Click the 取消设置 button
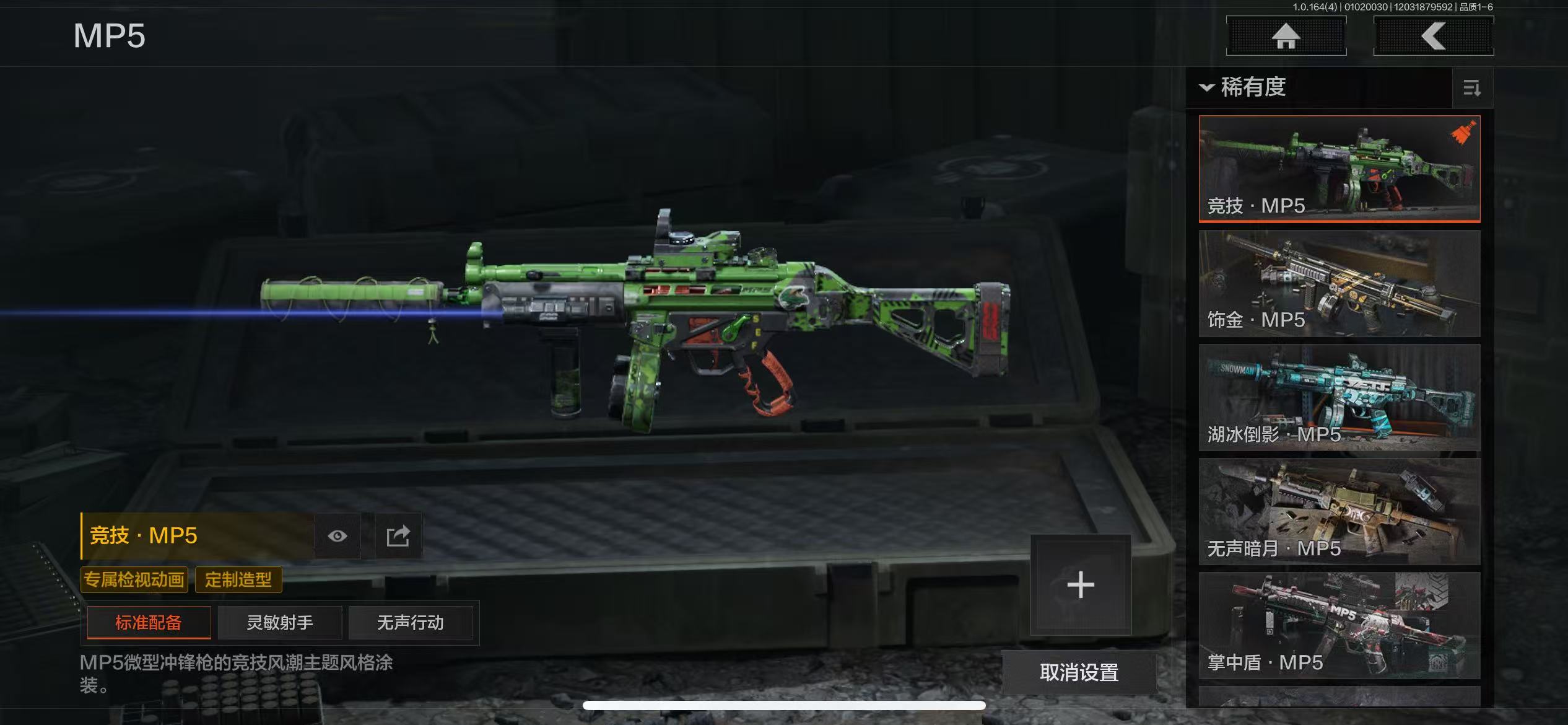Image resolution: width=1568 pixels, height=725 pixels. click(1079, 672)
